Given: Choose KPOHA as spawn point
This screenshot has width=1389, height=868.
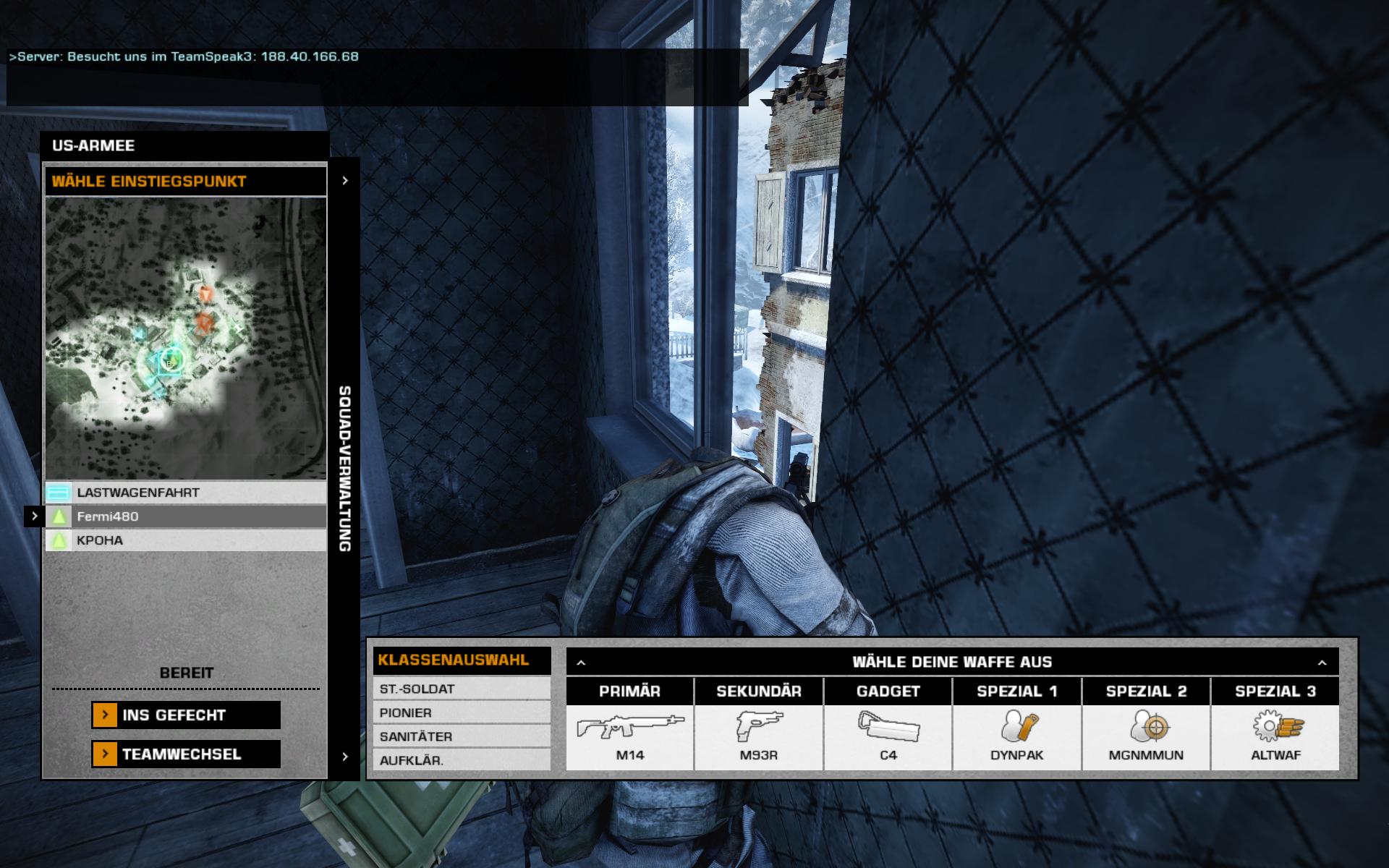Looking at the screenshot, I should tap(186, 540).
